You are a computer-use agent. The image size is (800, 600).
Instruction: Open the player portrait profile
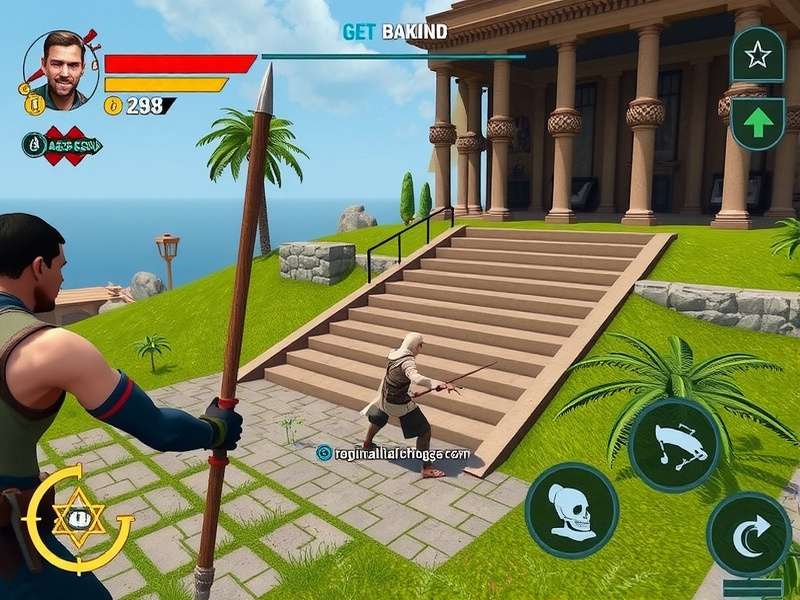click(x=60, y=70)
